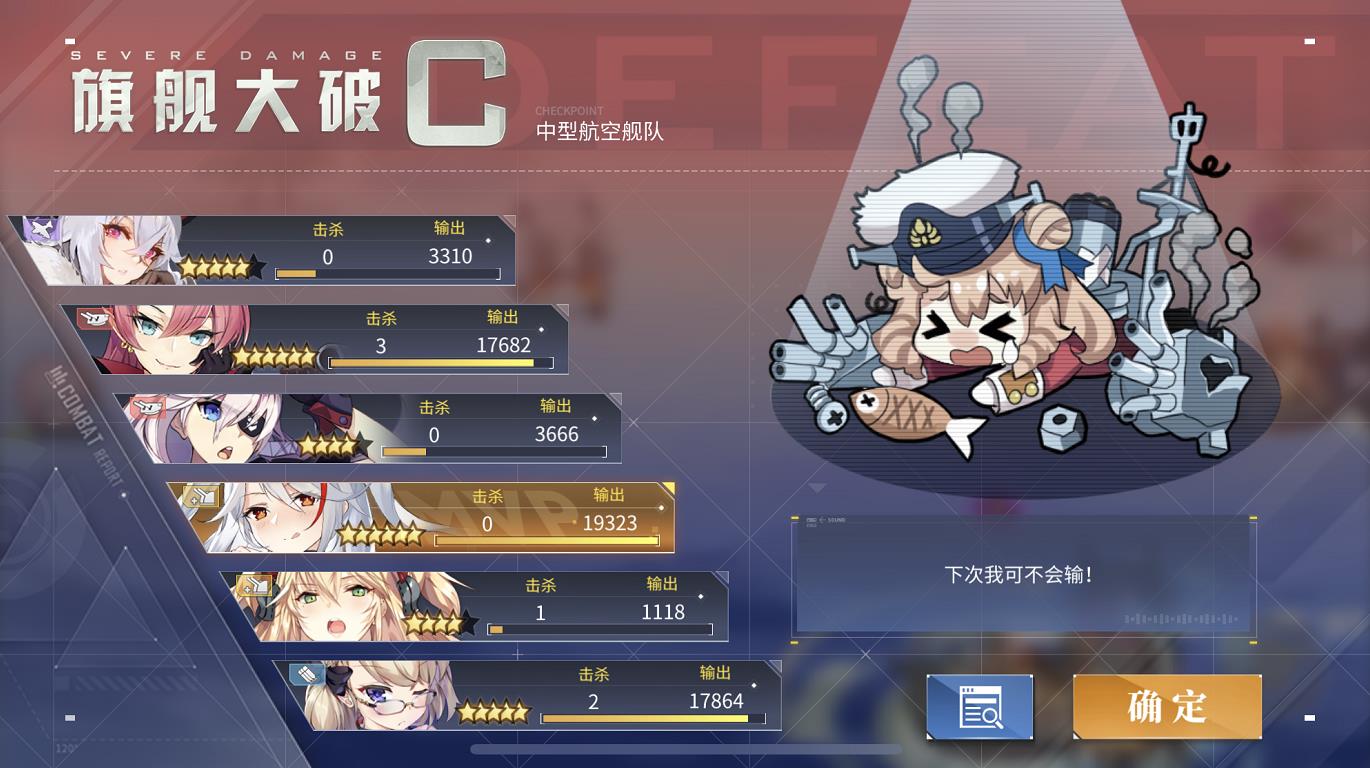Click the damage progress bar of the third ship
The image size is (1370, 768).
[495, 451]
